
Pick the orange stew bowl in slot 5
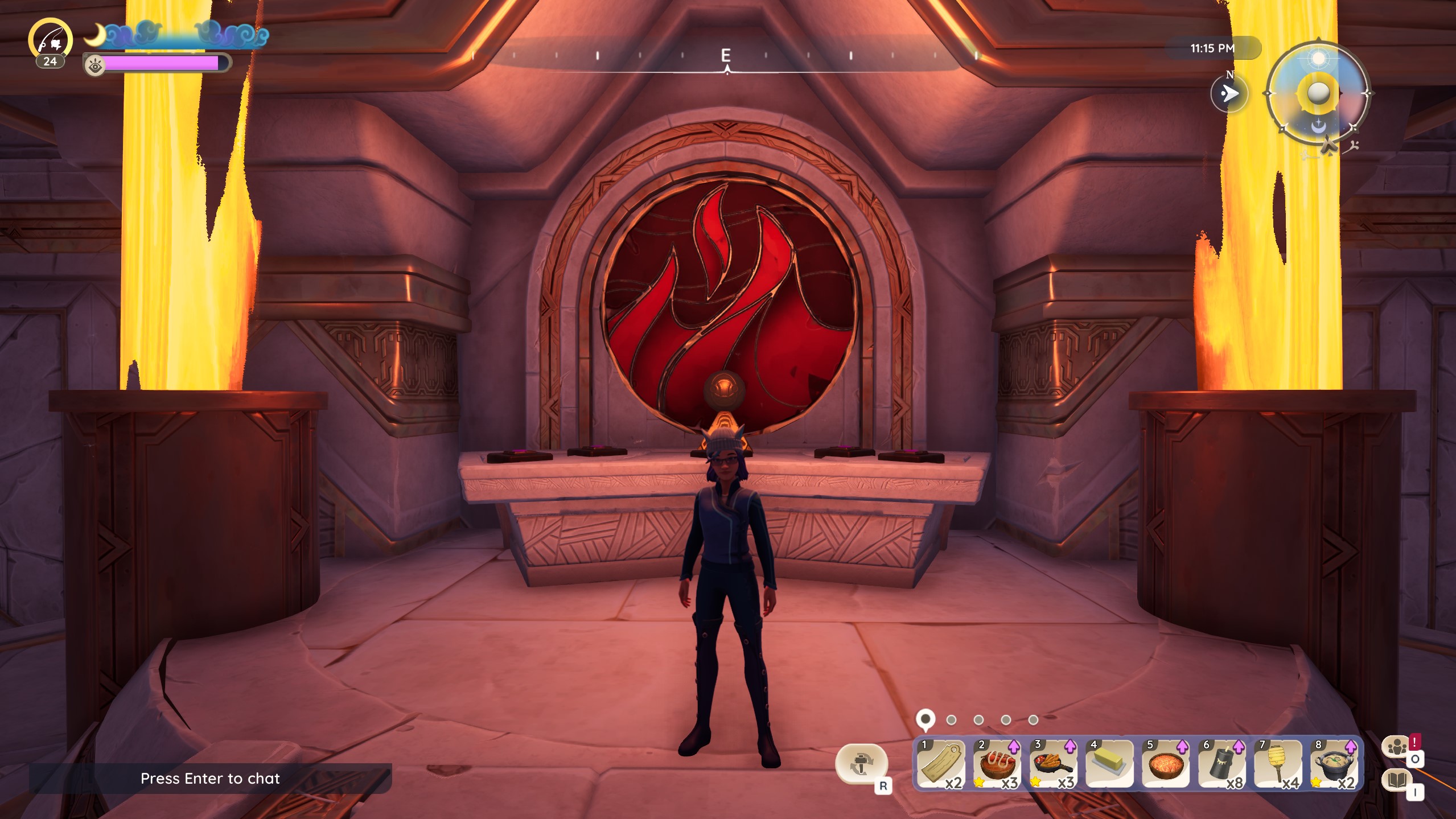[1165, 764]
